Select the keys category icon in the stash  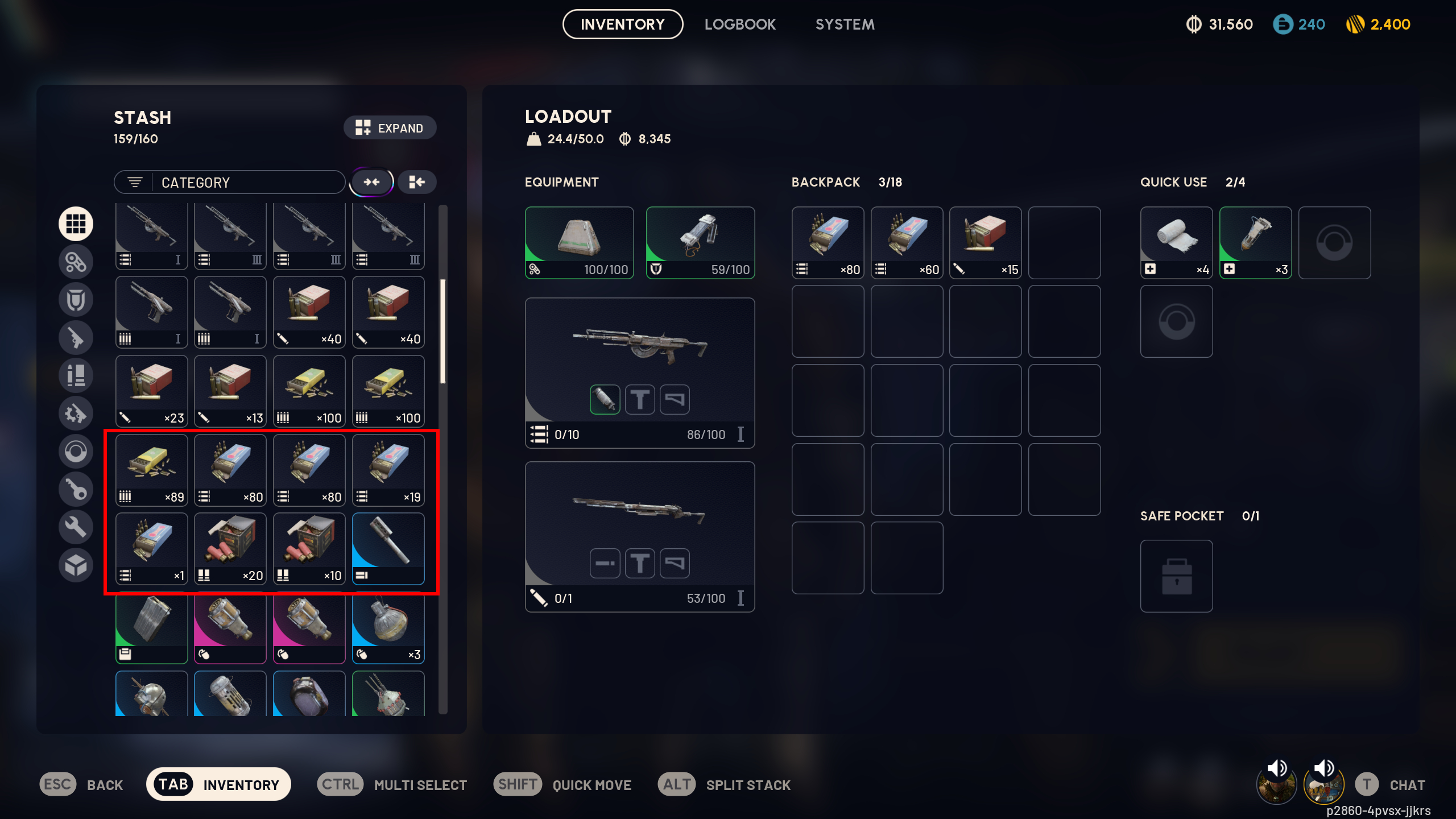[76, 489]
